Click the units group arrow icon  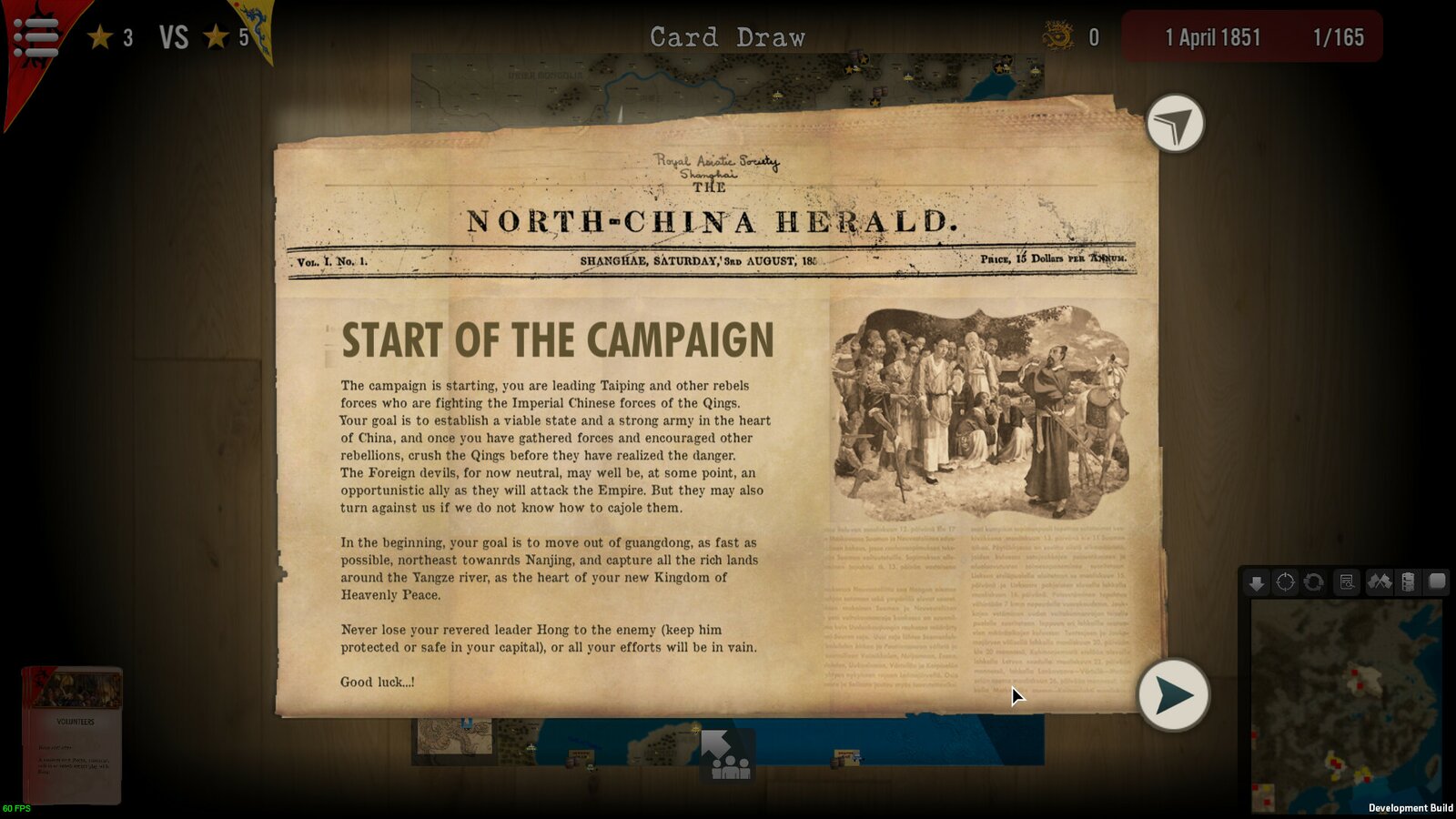coord(727,755)
